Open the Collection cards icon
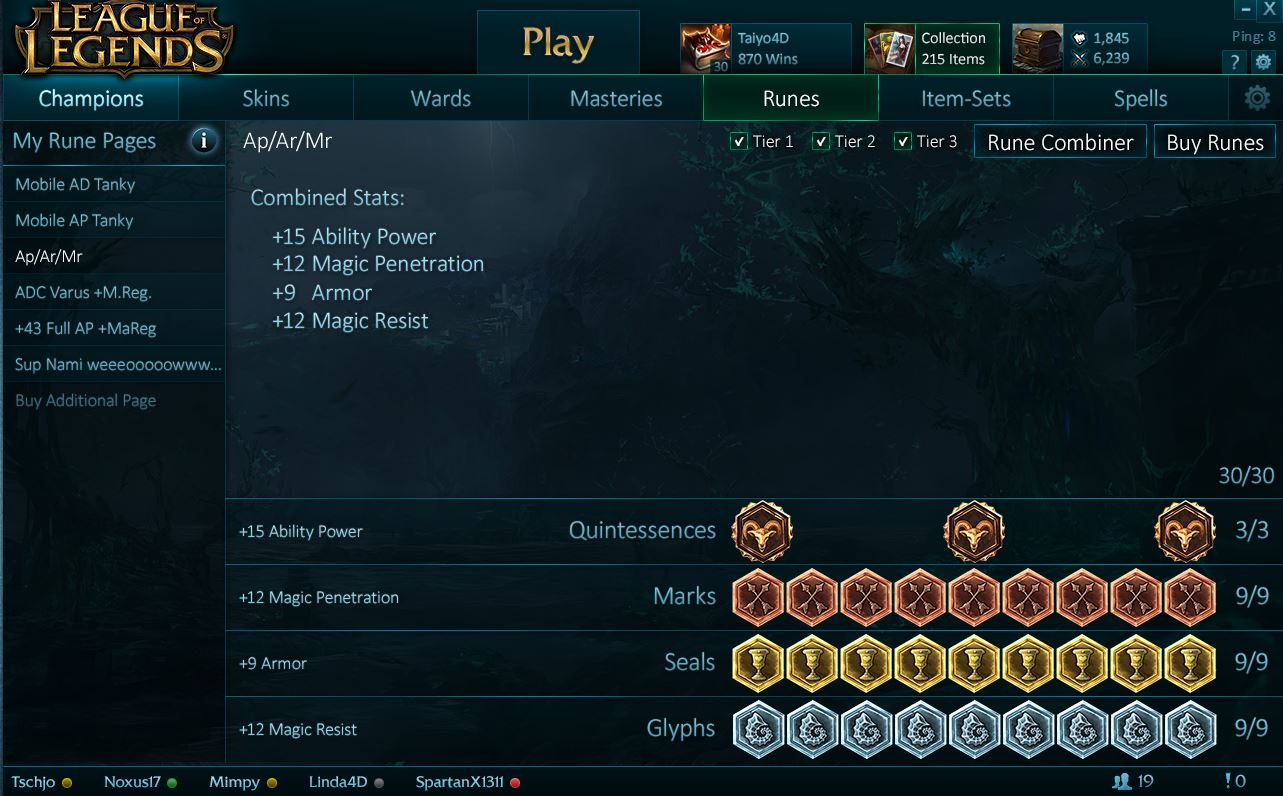Viewport: 1283px width, 796px height. (889, 45)
